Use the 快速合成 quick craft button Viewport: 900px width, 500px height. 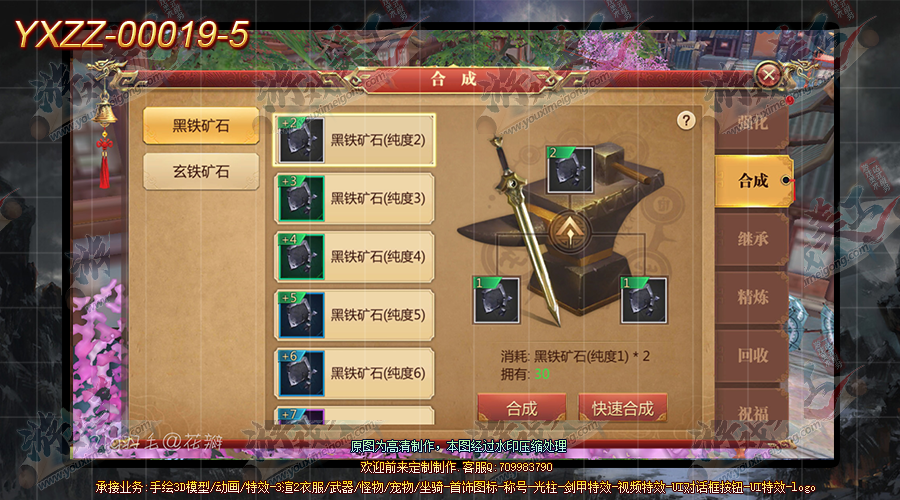click(x=622, y=408)
